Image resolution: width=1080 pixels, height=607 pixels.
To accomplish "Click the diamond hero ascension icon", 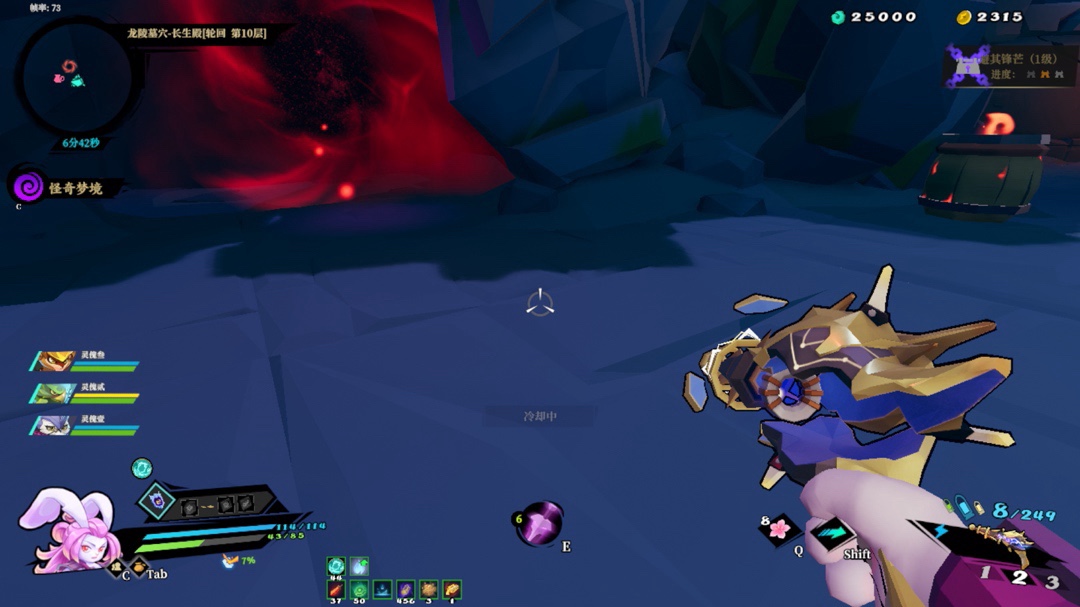I will point(157,500).
